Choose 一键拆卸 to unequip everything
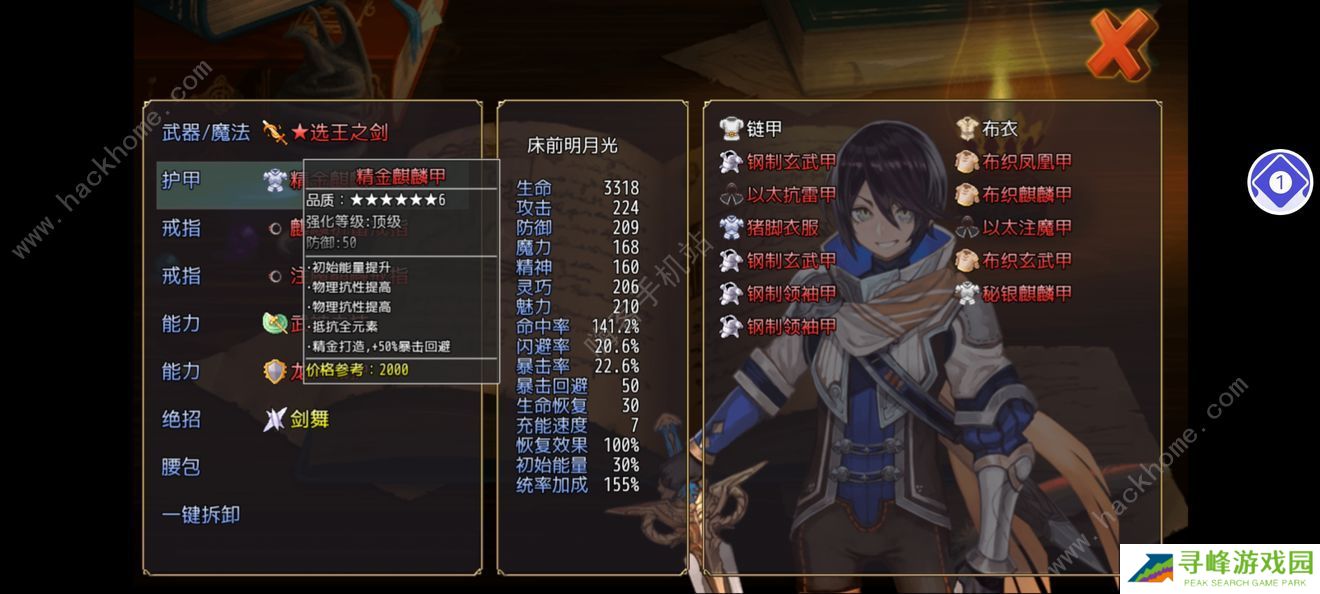 coord(201,515)
